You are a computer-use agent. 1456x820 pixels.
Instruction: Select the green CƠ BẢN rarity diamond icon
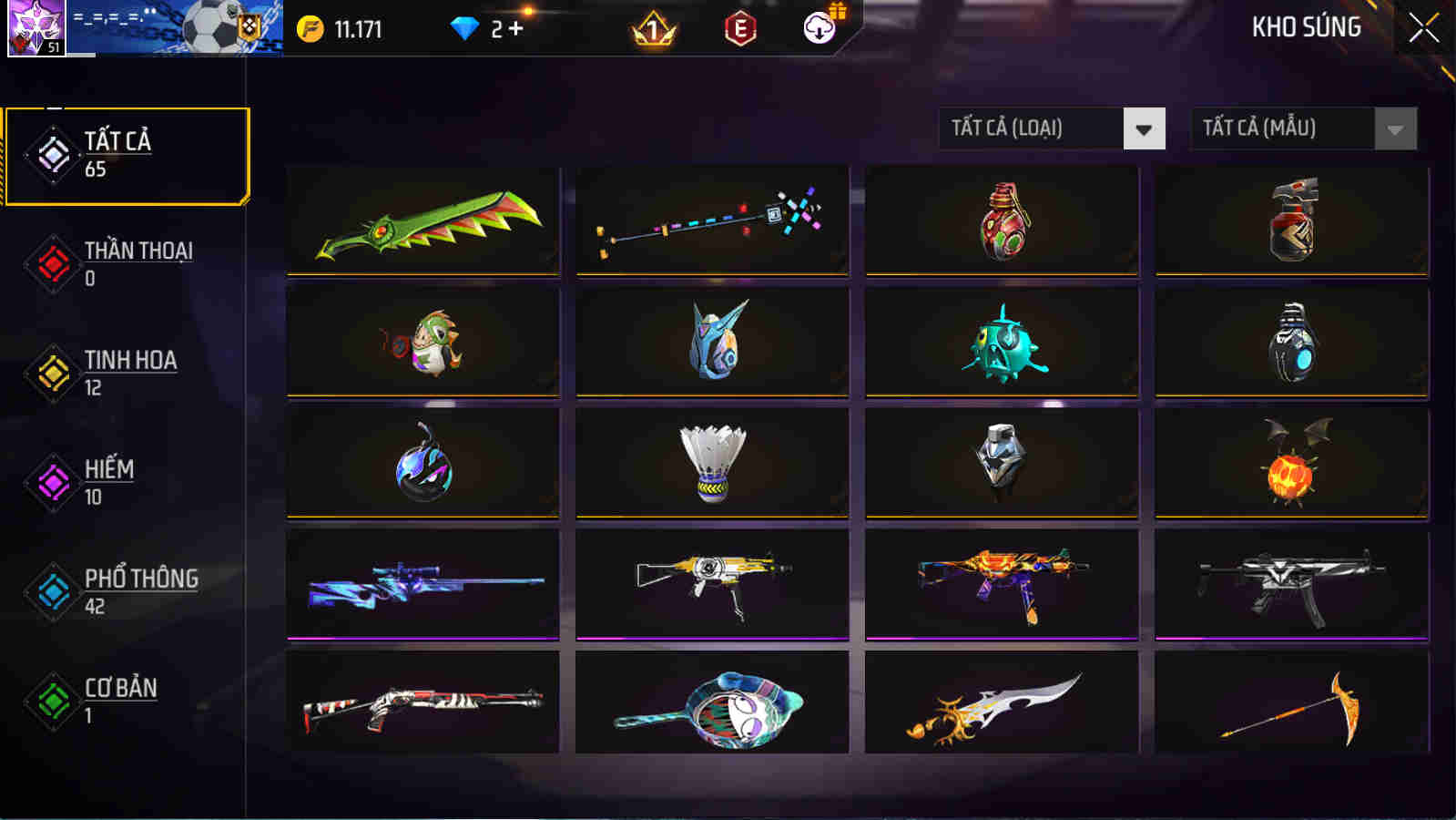pos(52,703)
